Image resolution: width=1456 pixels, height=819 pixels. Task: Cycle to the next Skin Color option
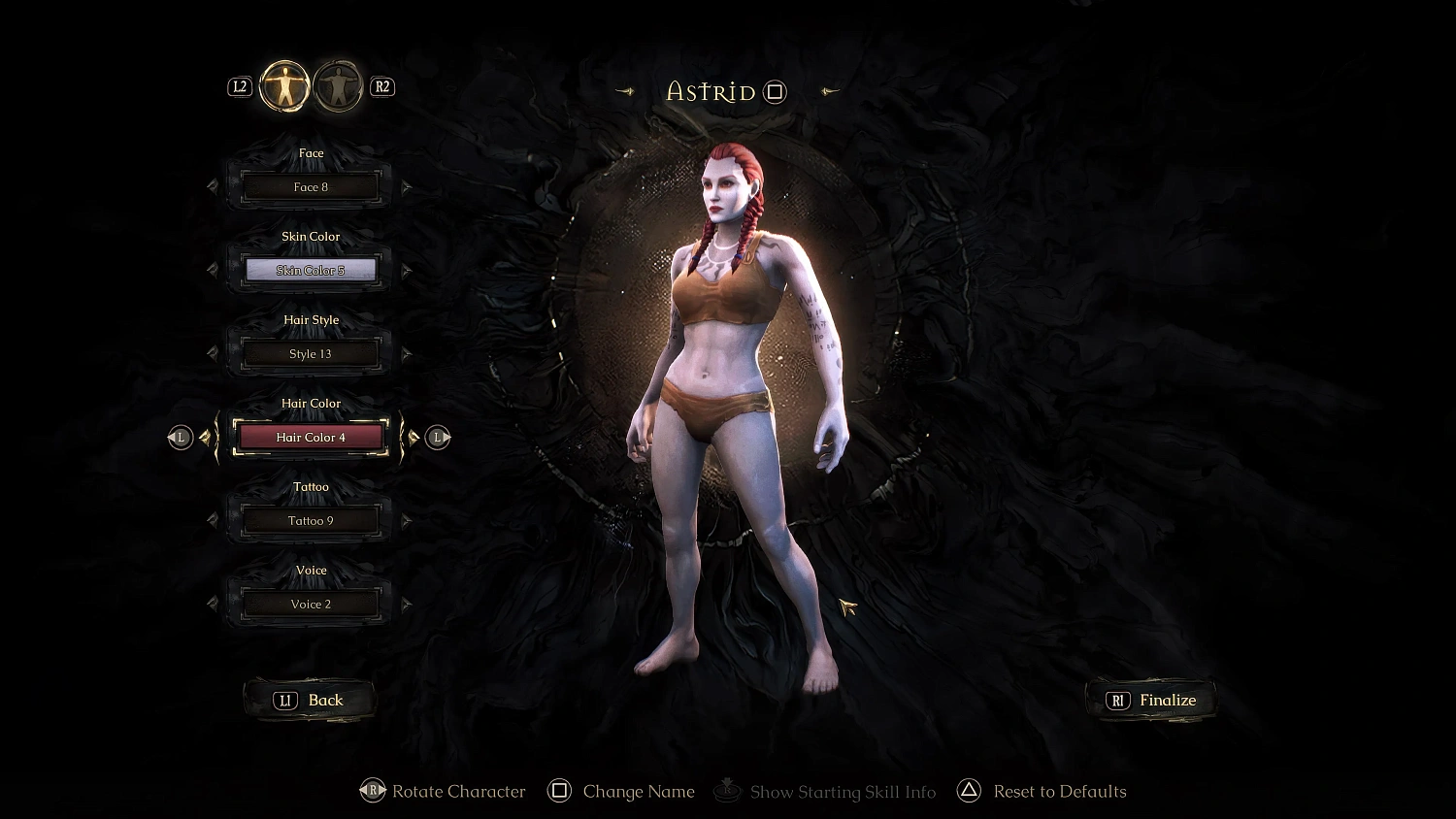[407, 270]
